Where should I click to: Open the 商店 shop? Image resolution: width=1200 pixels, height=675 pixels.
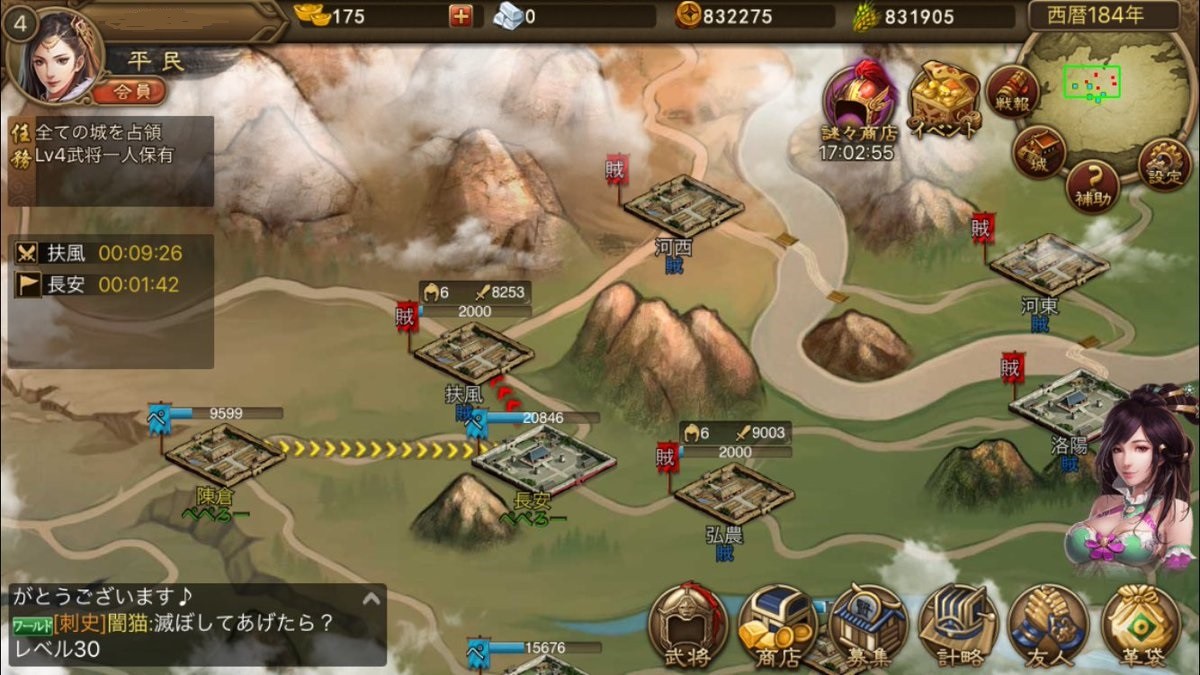pos(778,625)
